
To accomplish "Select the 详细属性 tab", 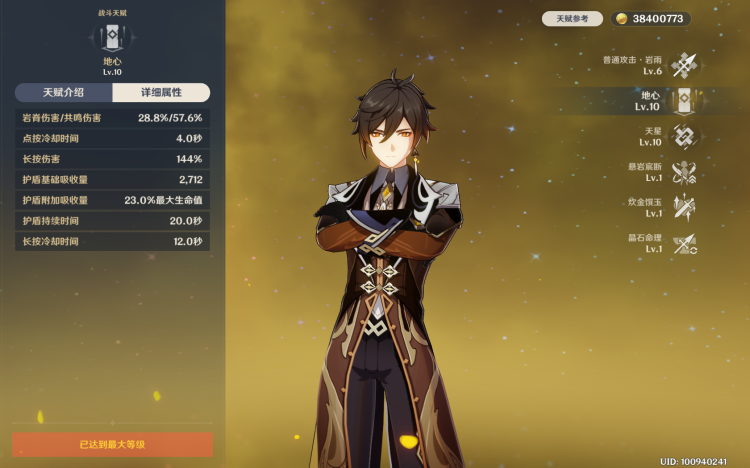I will pos(161,93).
